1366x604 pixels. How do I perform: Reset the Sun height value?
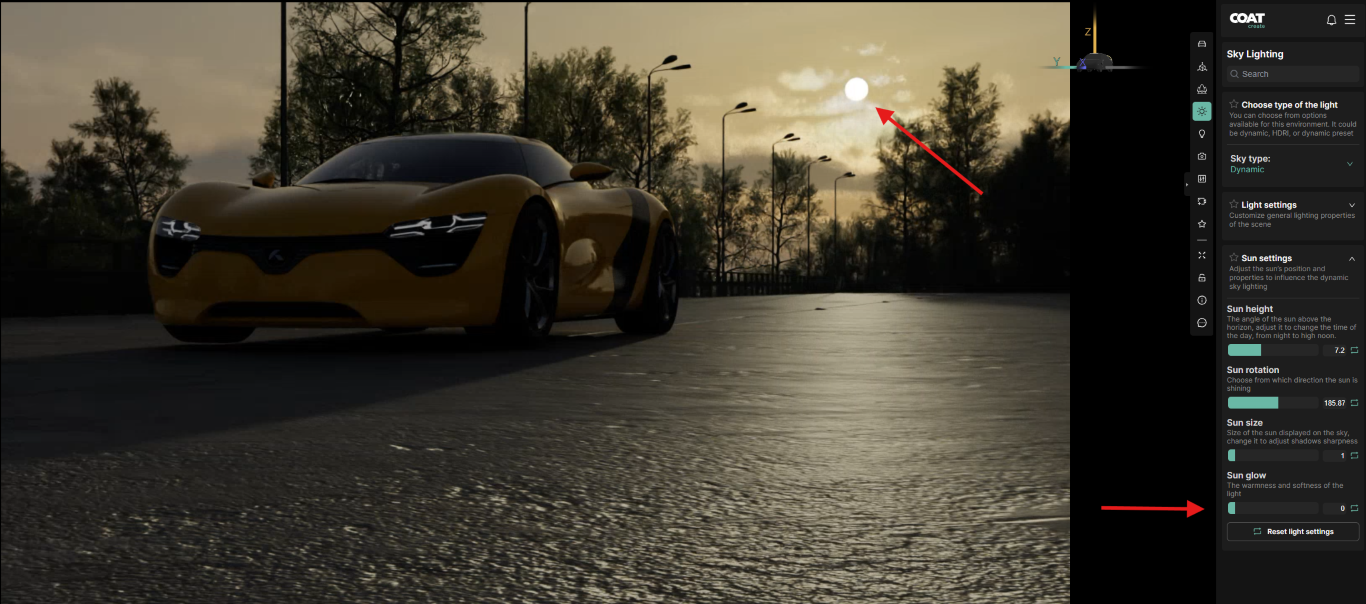coord(1355,350)
